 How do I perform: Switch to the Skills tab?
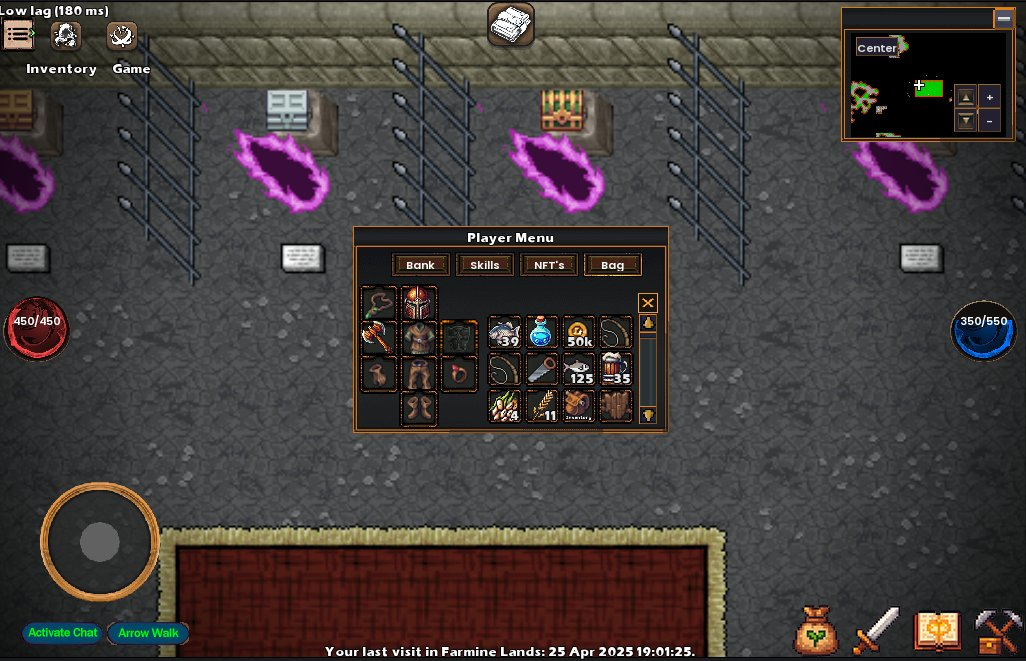point(484,265)
